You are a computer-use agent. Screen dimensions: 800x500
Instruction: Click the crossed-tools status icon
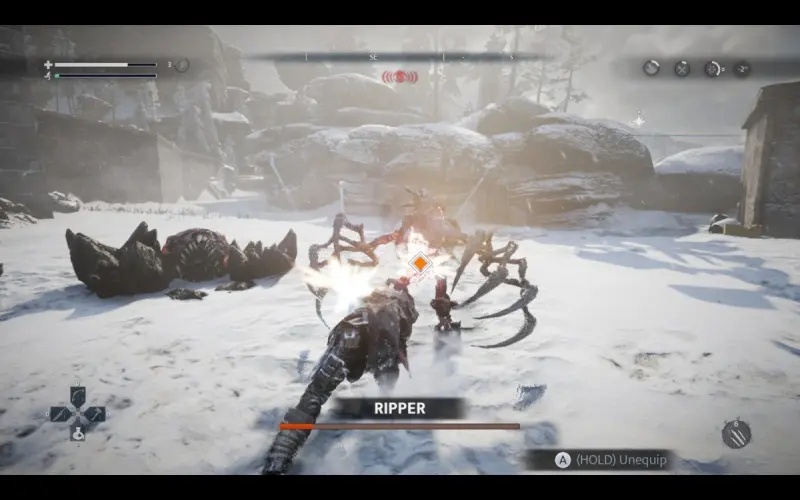coord(682,68)
